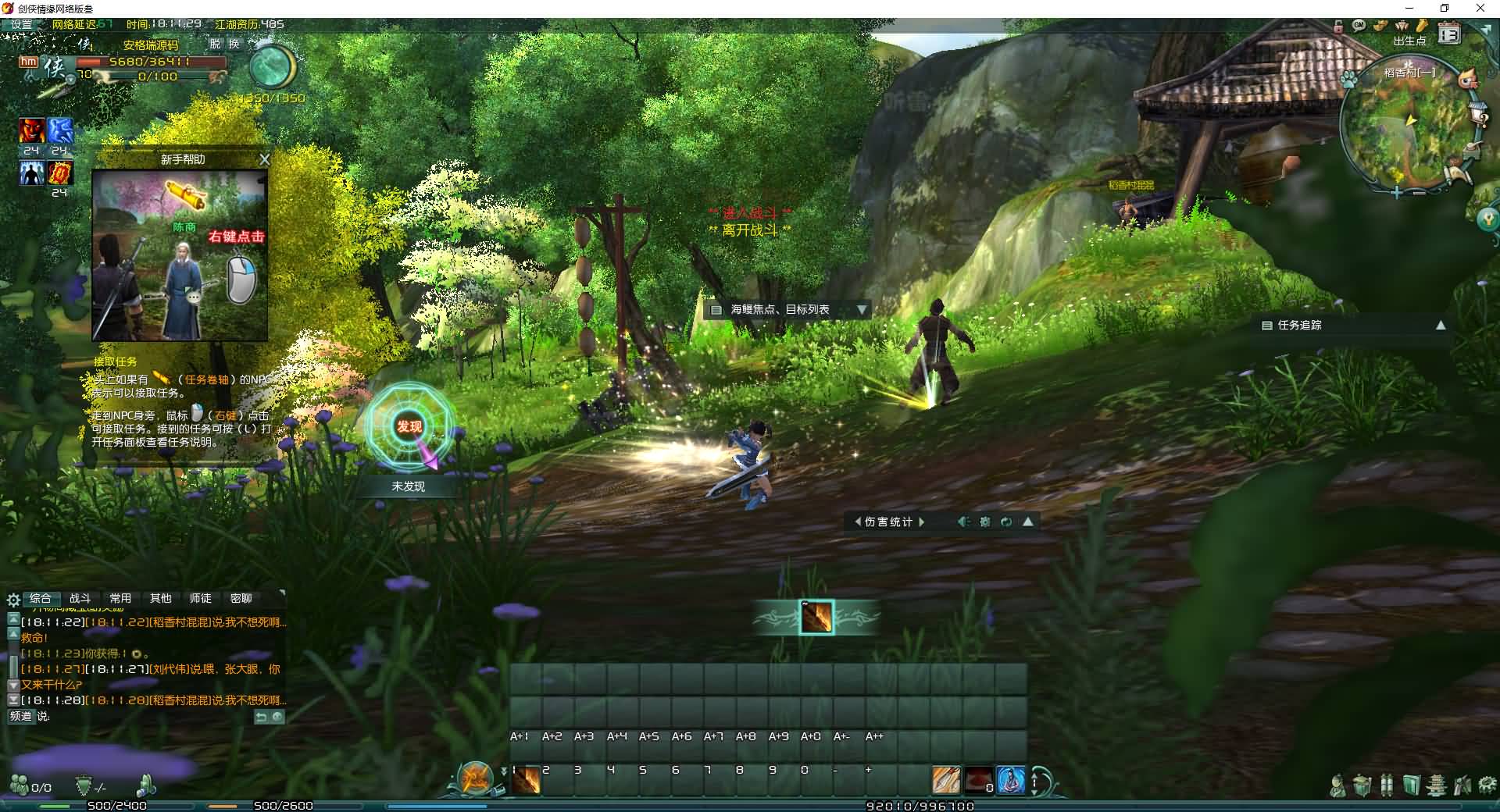
Task: Expand the 海鳗焦点、目标列表 dropdown
Action: point(861,310)
